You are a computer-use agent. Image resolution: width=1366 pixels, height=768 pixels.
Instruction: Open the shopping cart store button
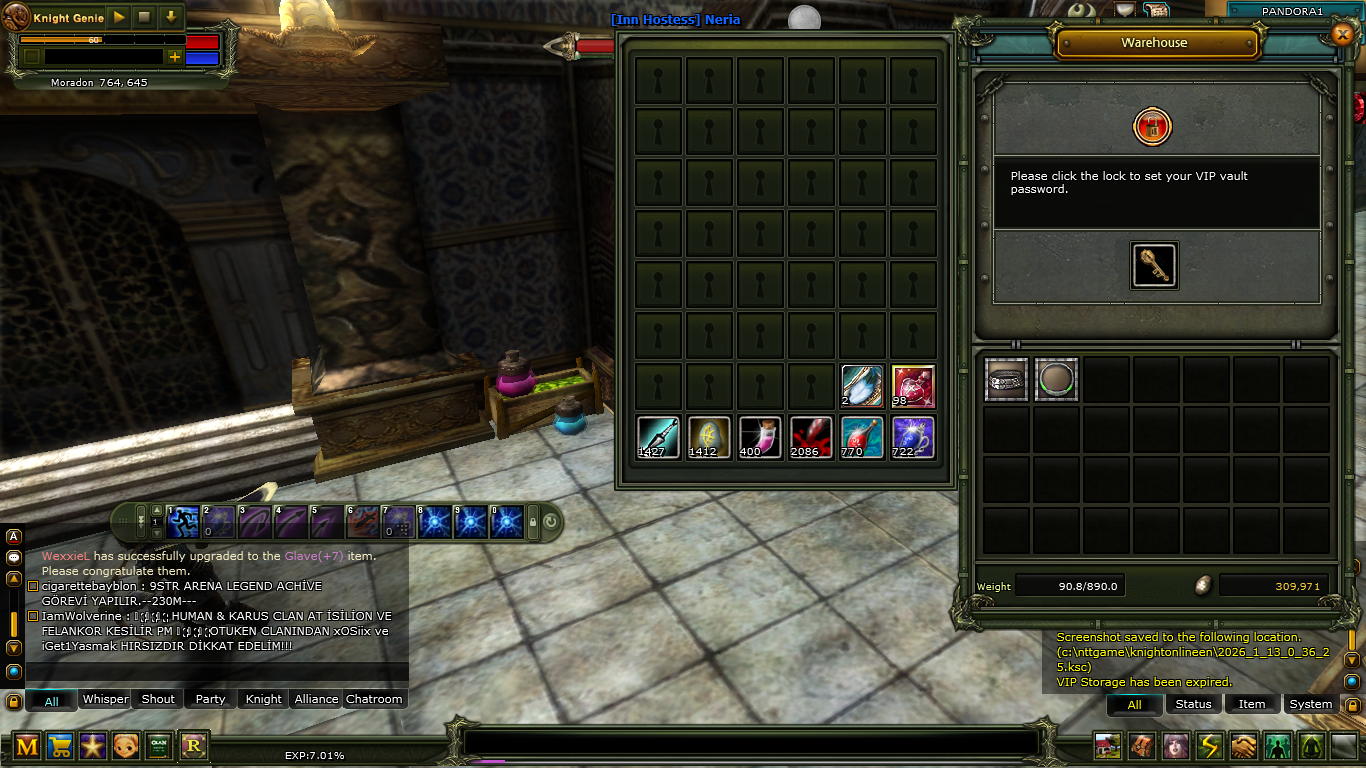pos(60,745)
